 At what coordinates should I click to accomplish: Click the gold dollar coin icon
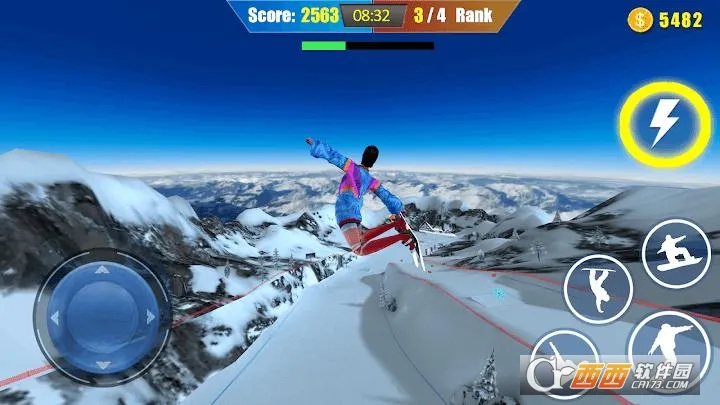[639, 19]
